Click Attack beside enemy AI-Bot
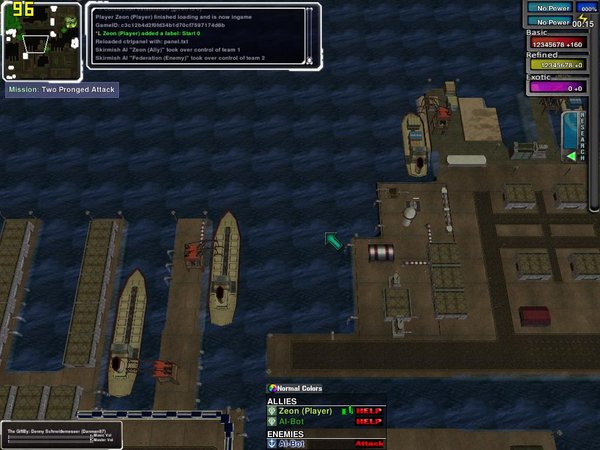Viewport: 600px width, 450px height. [x=369, y=443]
